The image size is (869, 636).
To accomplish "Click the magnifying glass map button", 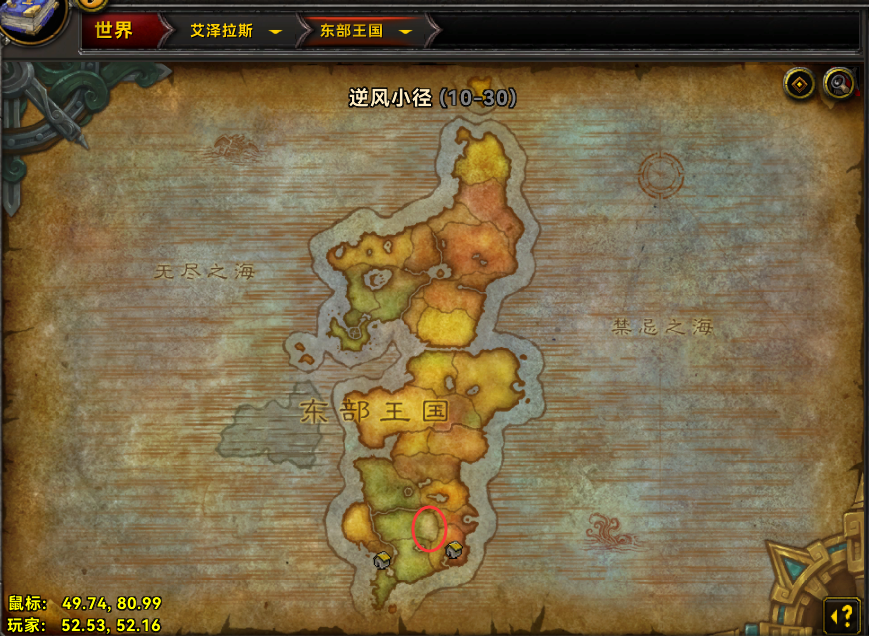I will [x=838, y=84].
